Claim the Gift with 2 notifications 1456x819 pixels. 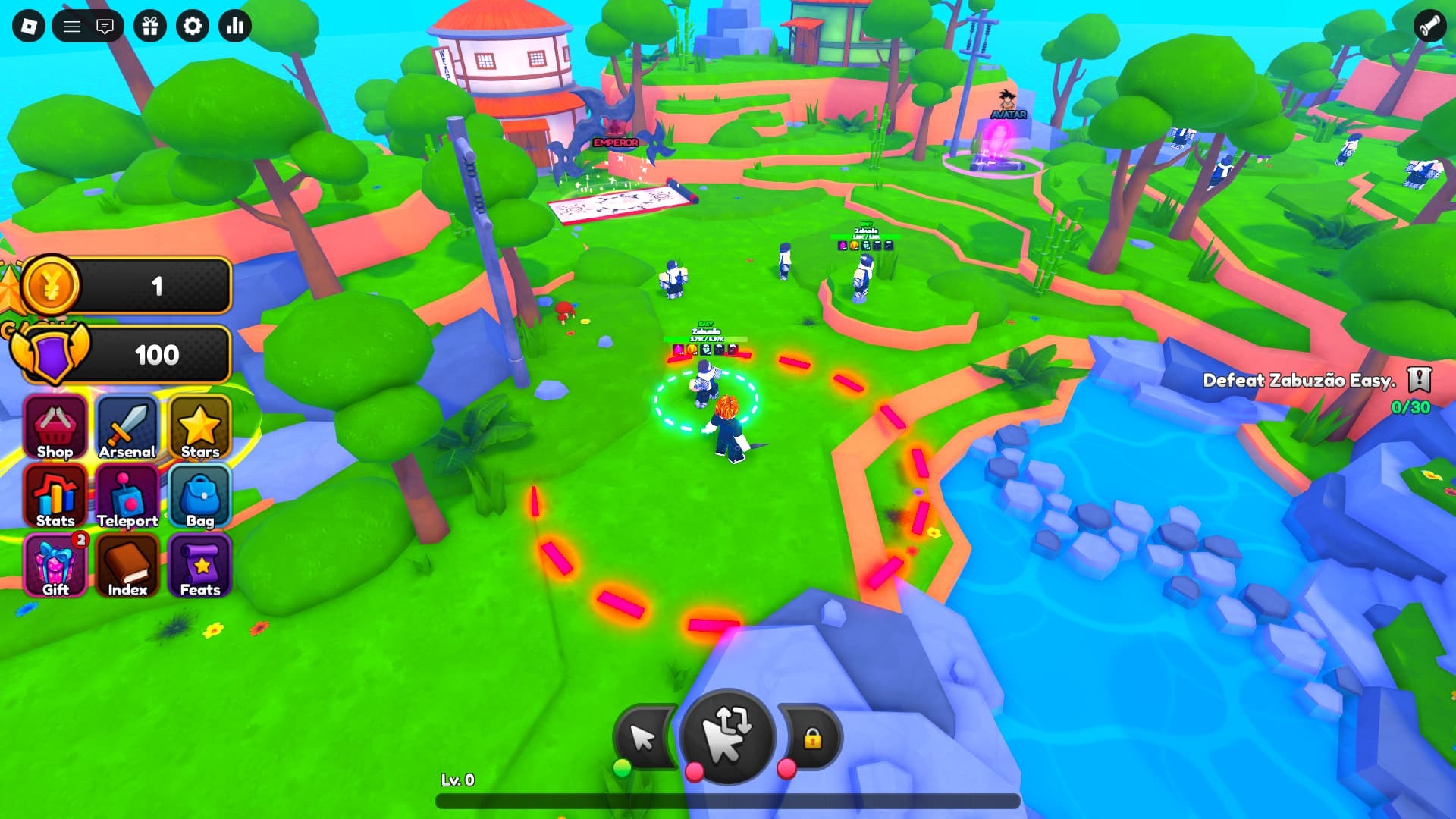pos(55,565)
